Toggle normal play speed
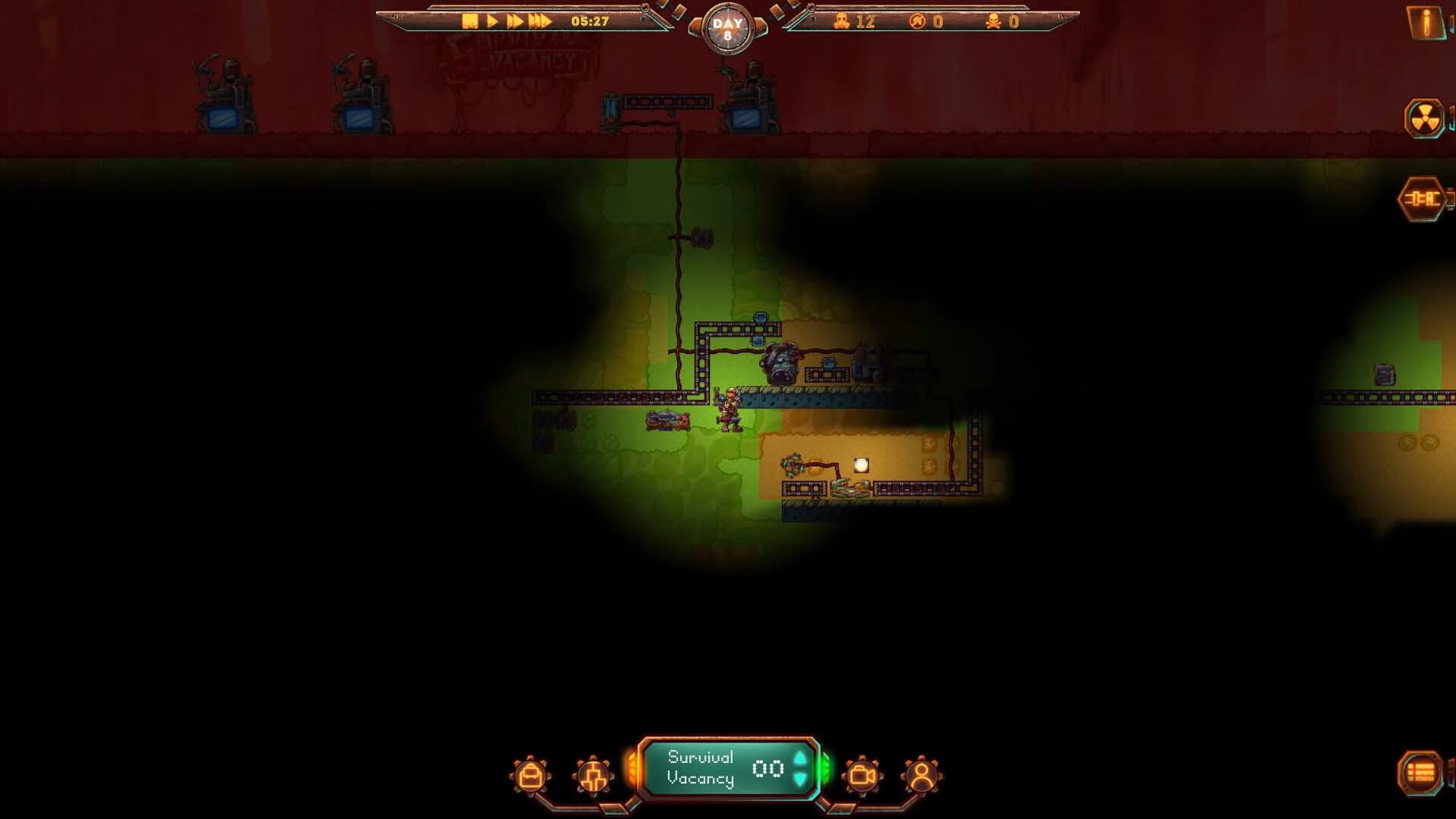Viewport: 1456px width, 819px height. 491,21
